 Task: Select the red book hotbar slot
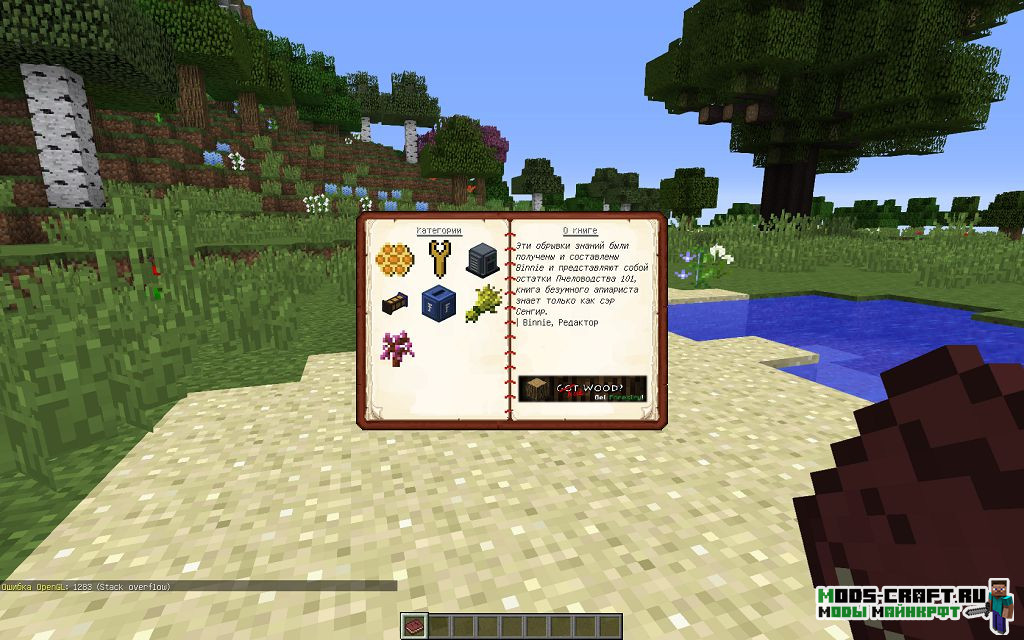coord(415,626)
